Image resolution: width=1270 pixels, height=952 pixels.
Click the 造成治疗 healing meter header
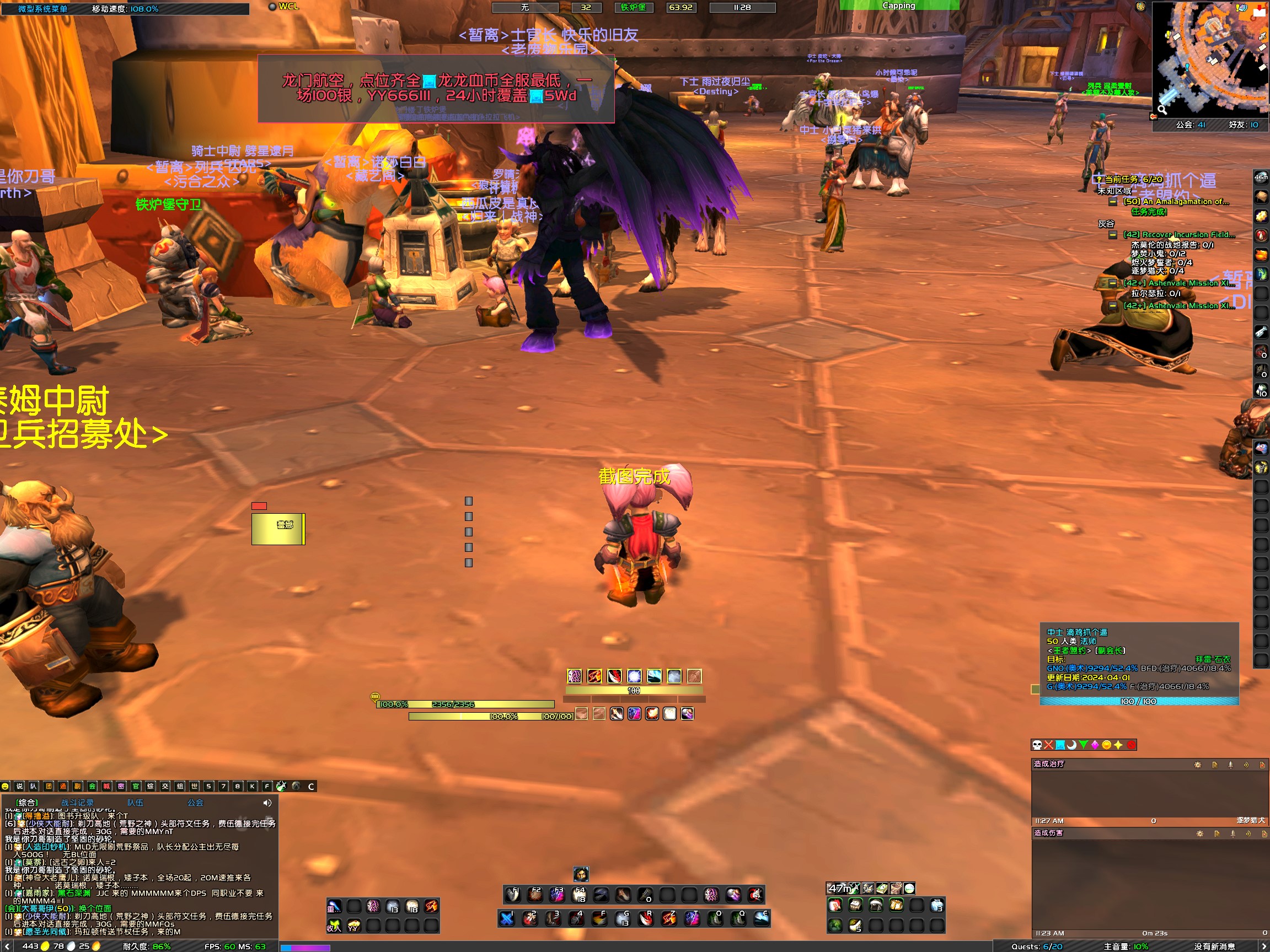tap(1049, 764)
